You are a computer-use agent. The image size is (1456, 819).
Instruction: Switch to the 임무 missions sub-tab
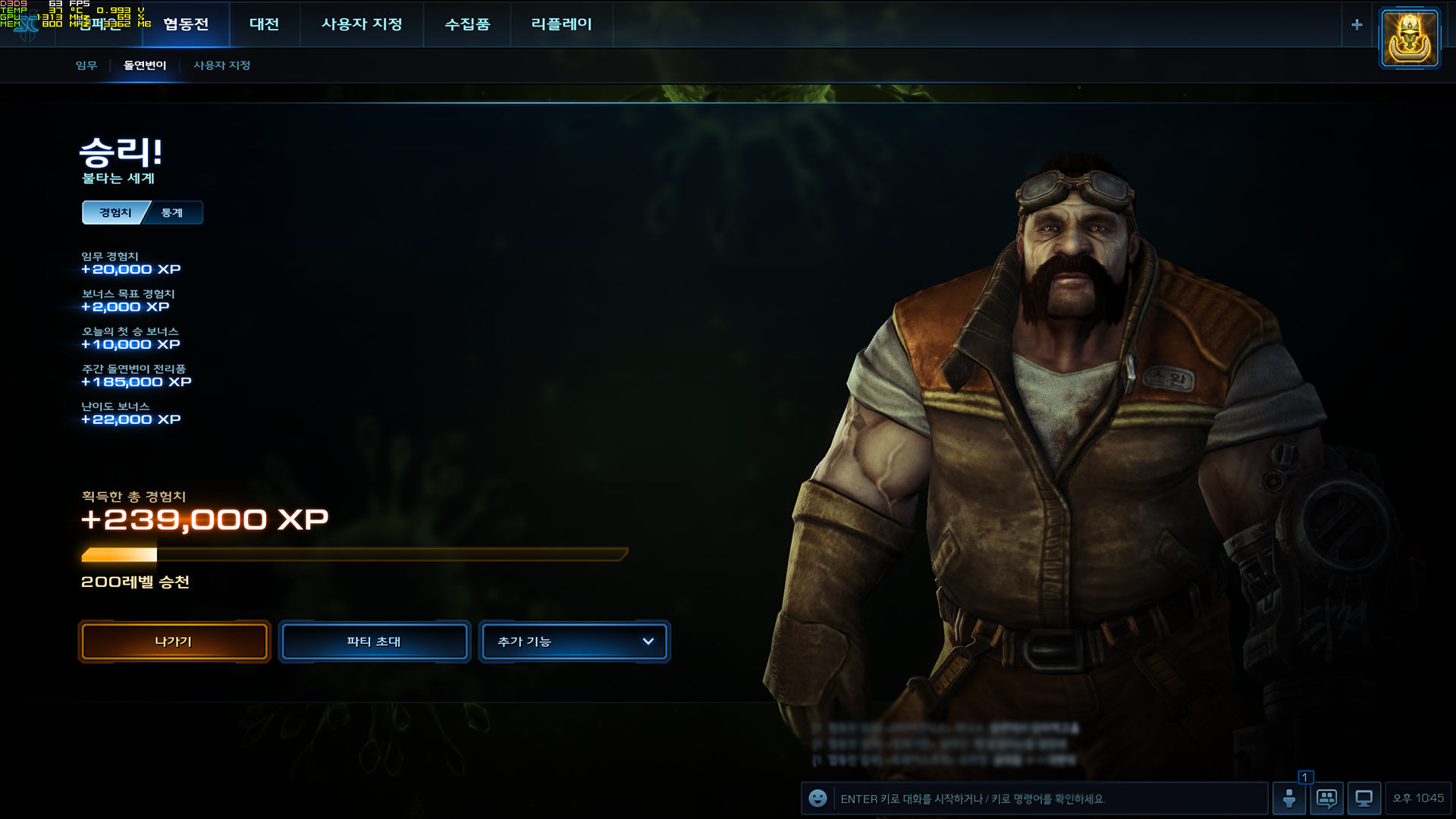point(86,65)
